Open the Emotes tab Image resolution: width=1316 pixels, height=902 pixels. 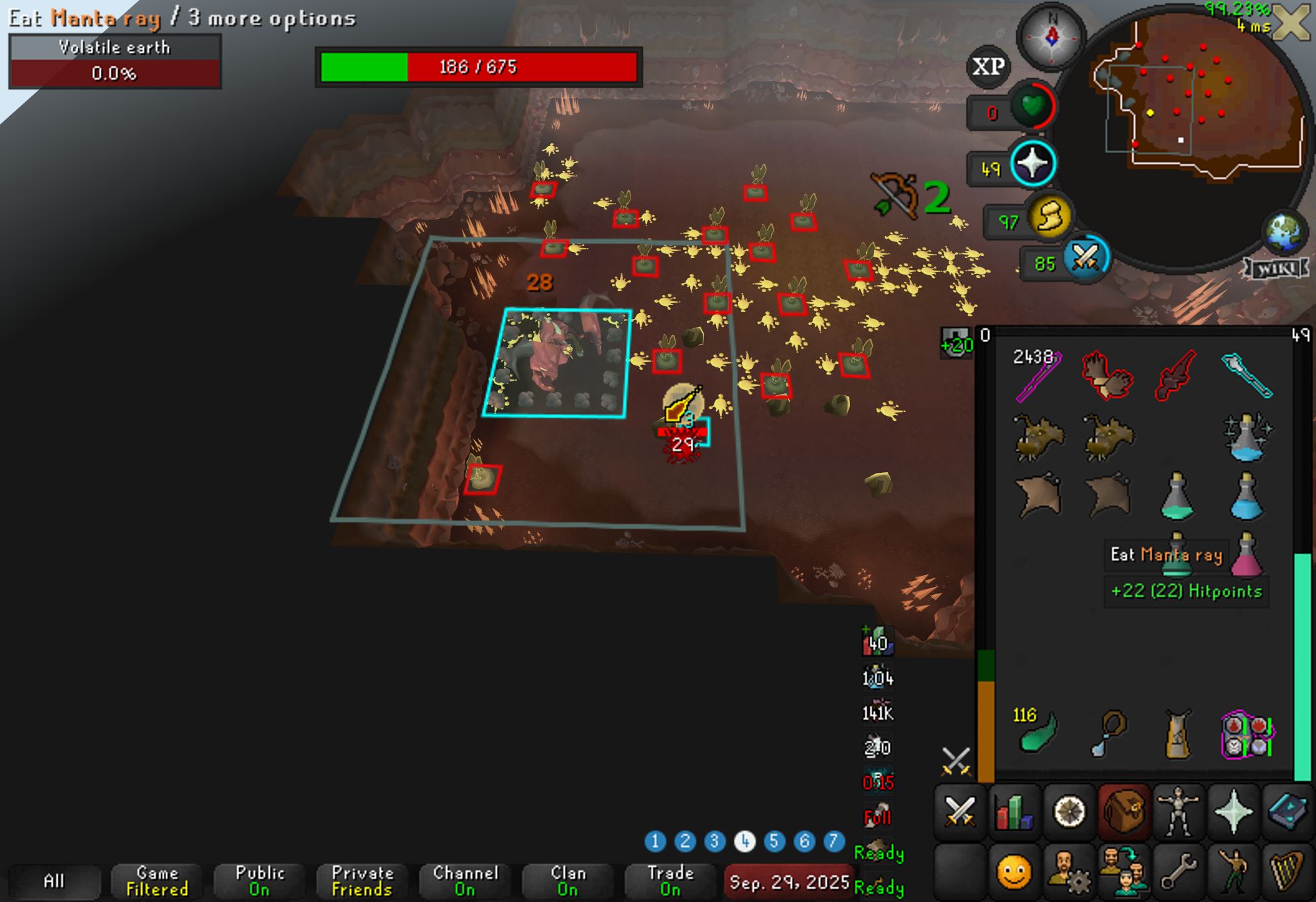pos(1233,870)
